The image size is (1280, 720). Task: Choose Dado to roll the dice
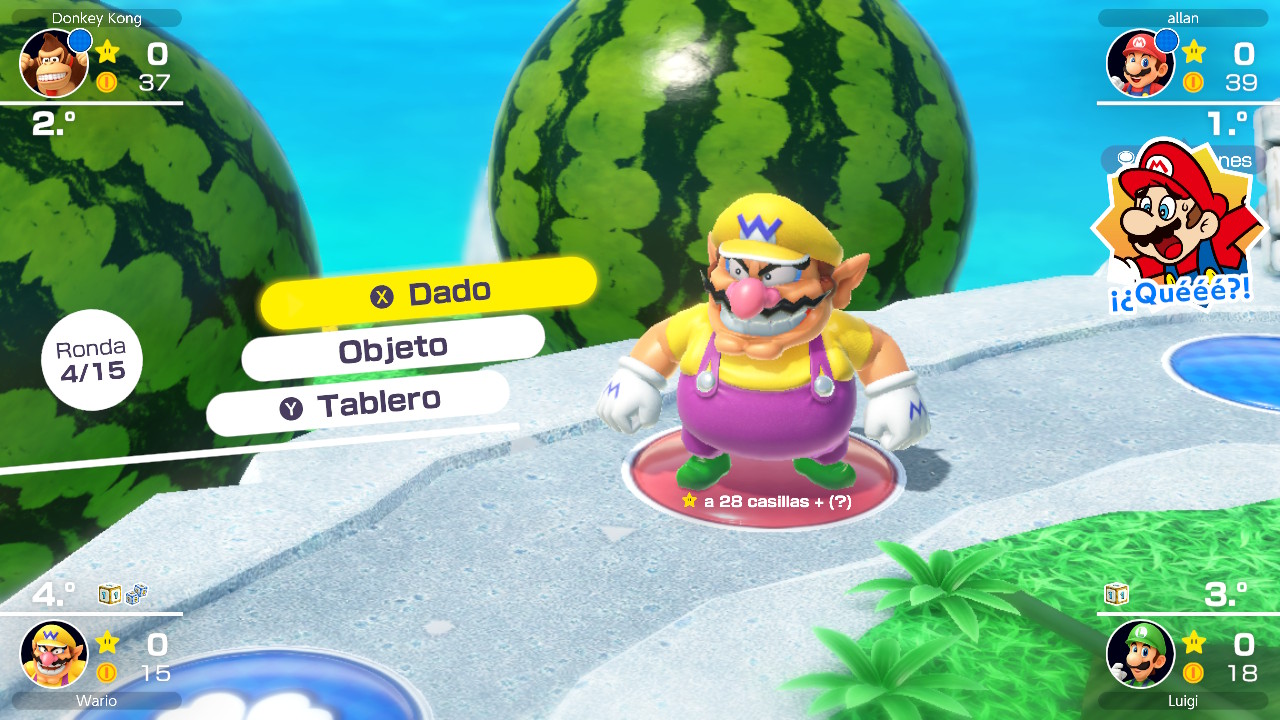coord(429,294)
